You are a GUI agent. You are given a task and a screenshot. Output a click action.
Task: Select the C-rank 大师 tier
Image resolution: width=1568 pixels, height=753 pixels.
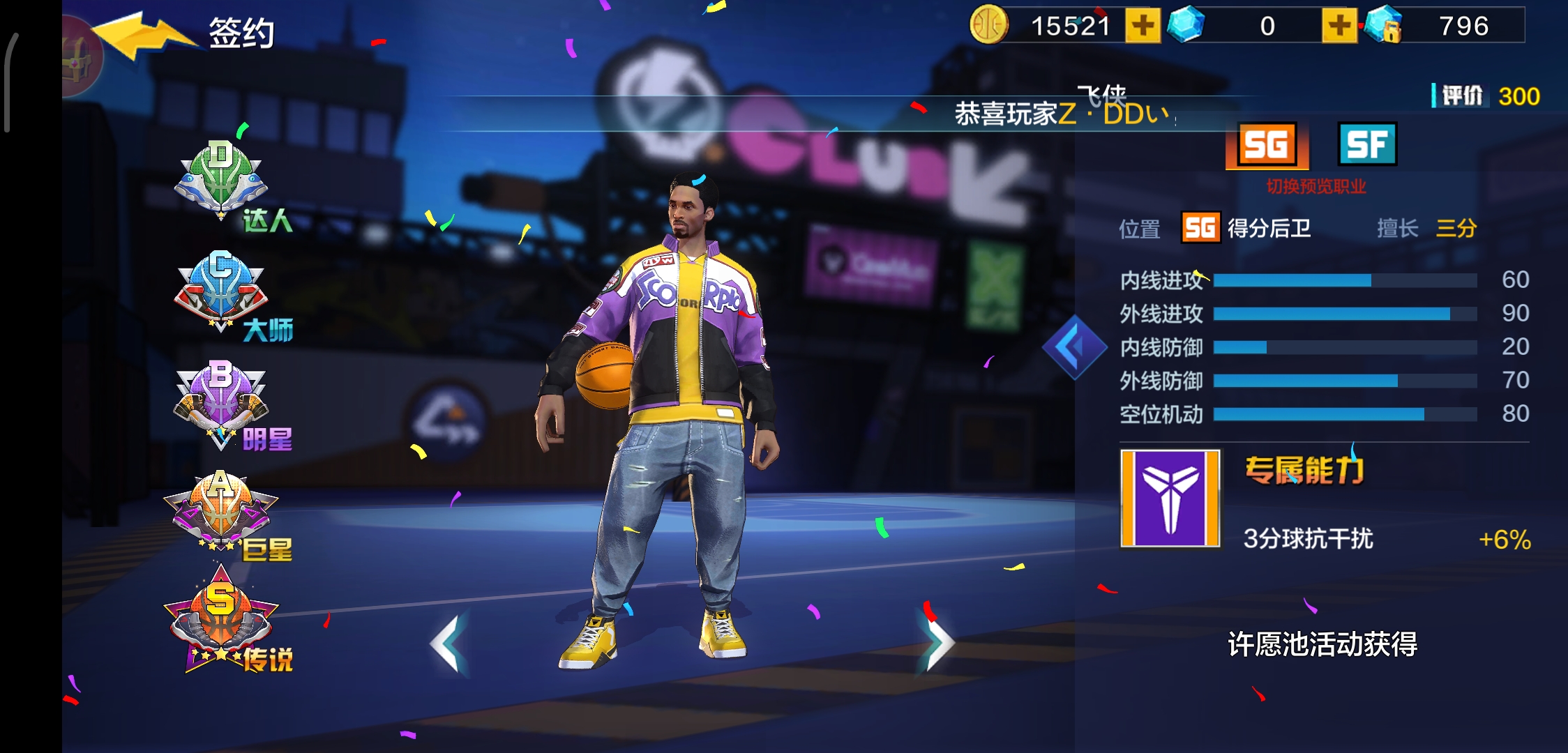tap(222, 291)
